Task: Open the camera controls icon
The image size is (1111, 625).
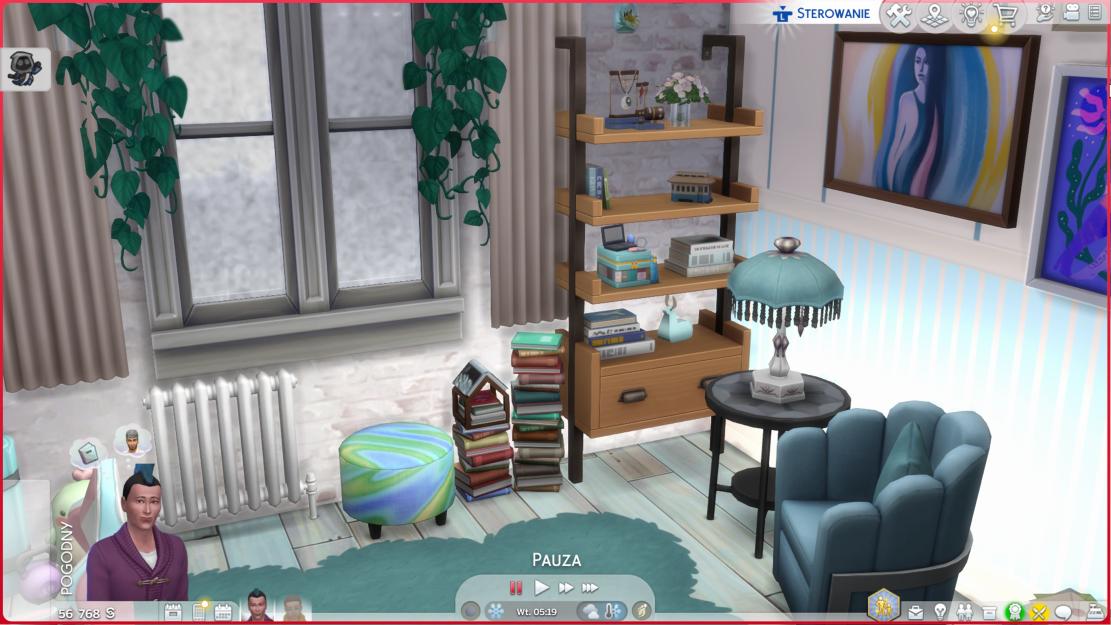Action: [x=1071, y=13]
